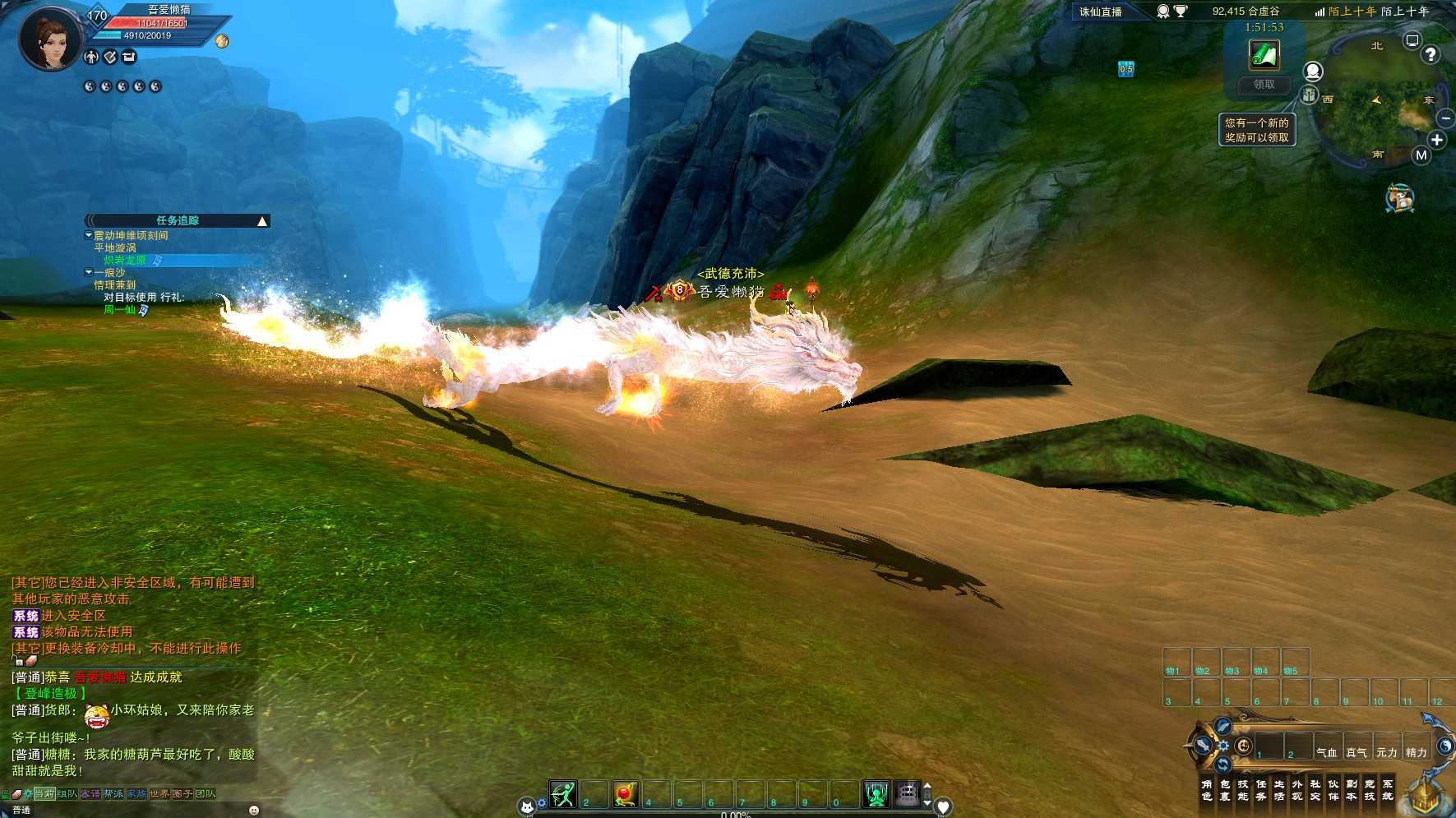
Task: Open the 包裹 bag menu
Action: 1225,790
